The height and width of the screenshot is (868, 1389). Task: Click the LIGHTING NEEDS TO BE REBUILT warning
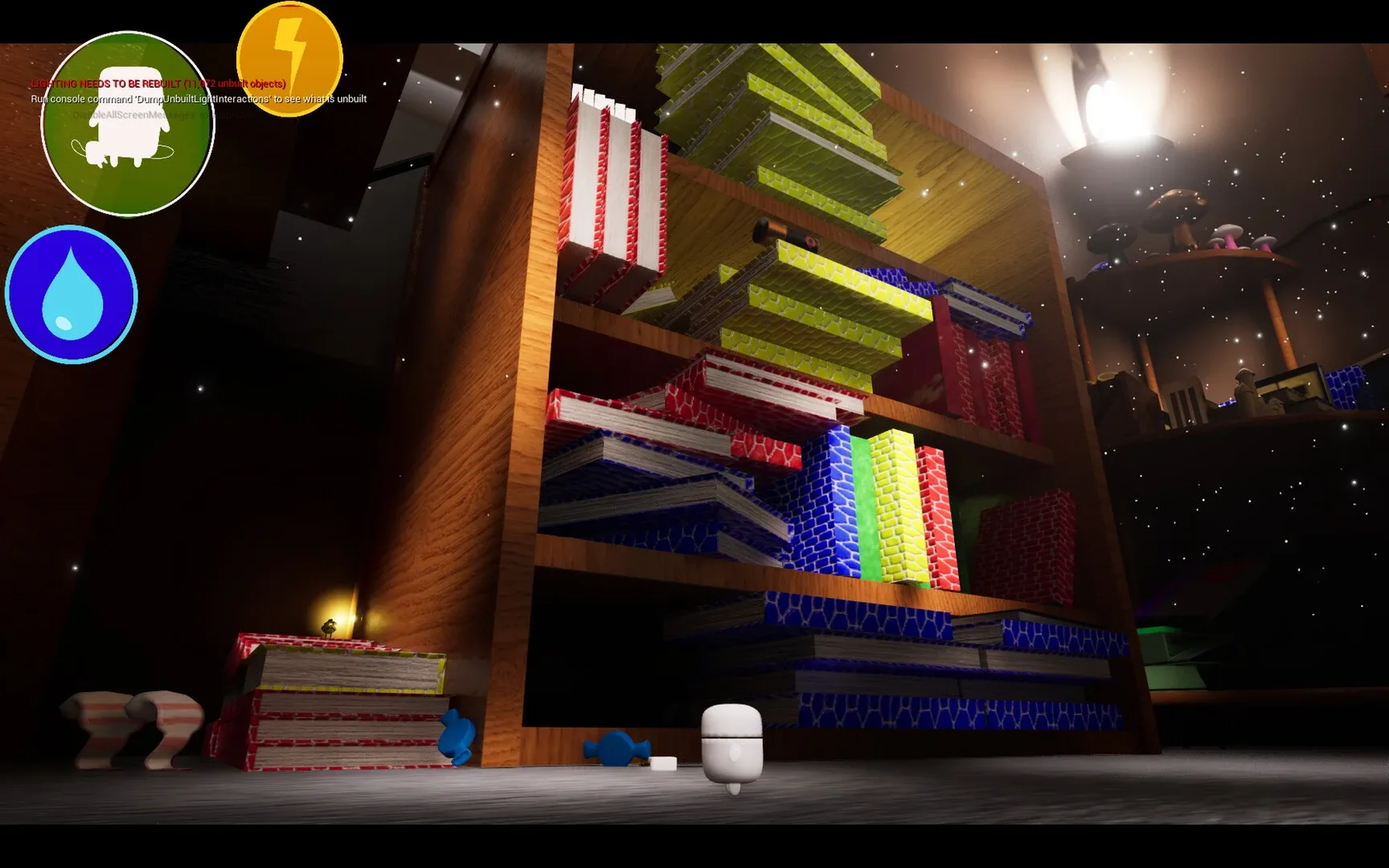(158, 83)
